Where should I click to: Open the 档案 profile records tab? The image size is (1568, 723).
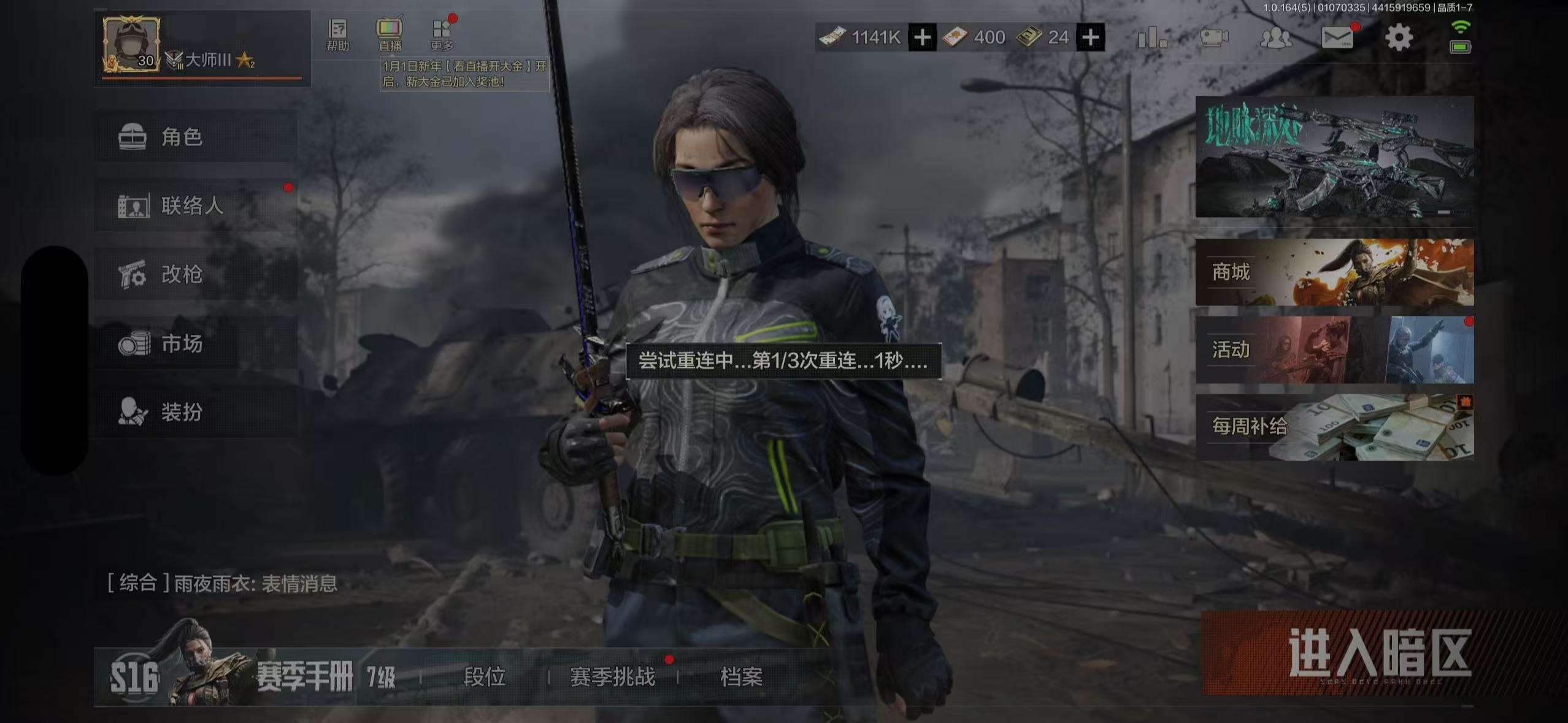click(741, 677)
